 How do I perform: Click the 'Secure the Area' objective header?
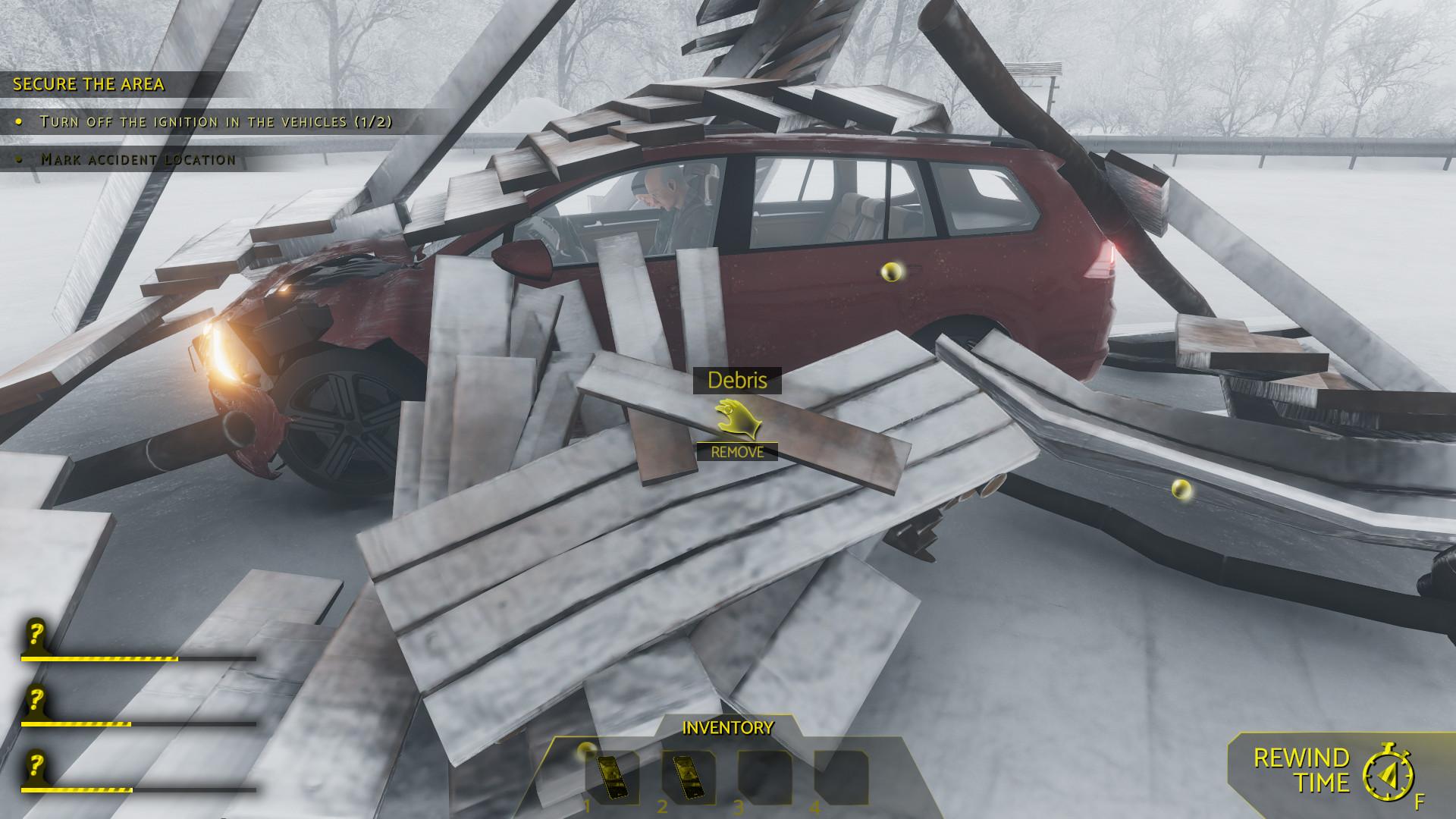pyautogui.click(x=89, y=84)
